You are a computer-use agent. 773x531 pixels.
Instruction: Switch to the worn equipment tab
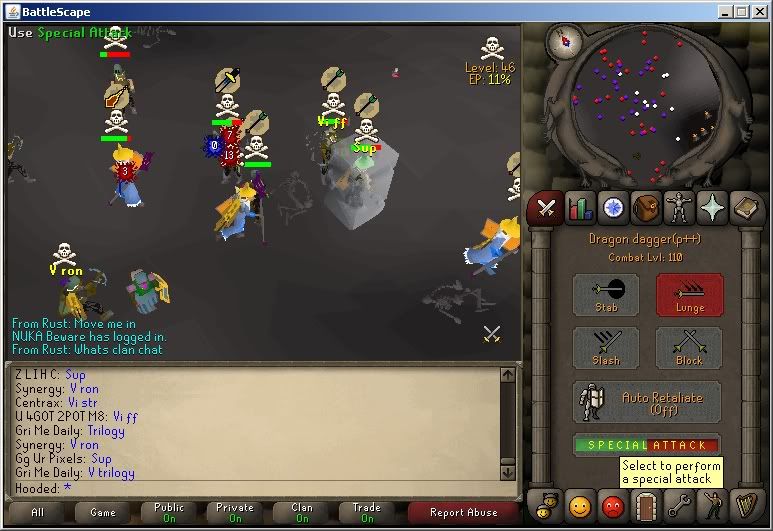point(681,207)
